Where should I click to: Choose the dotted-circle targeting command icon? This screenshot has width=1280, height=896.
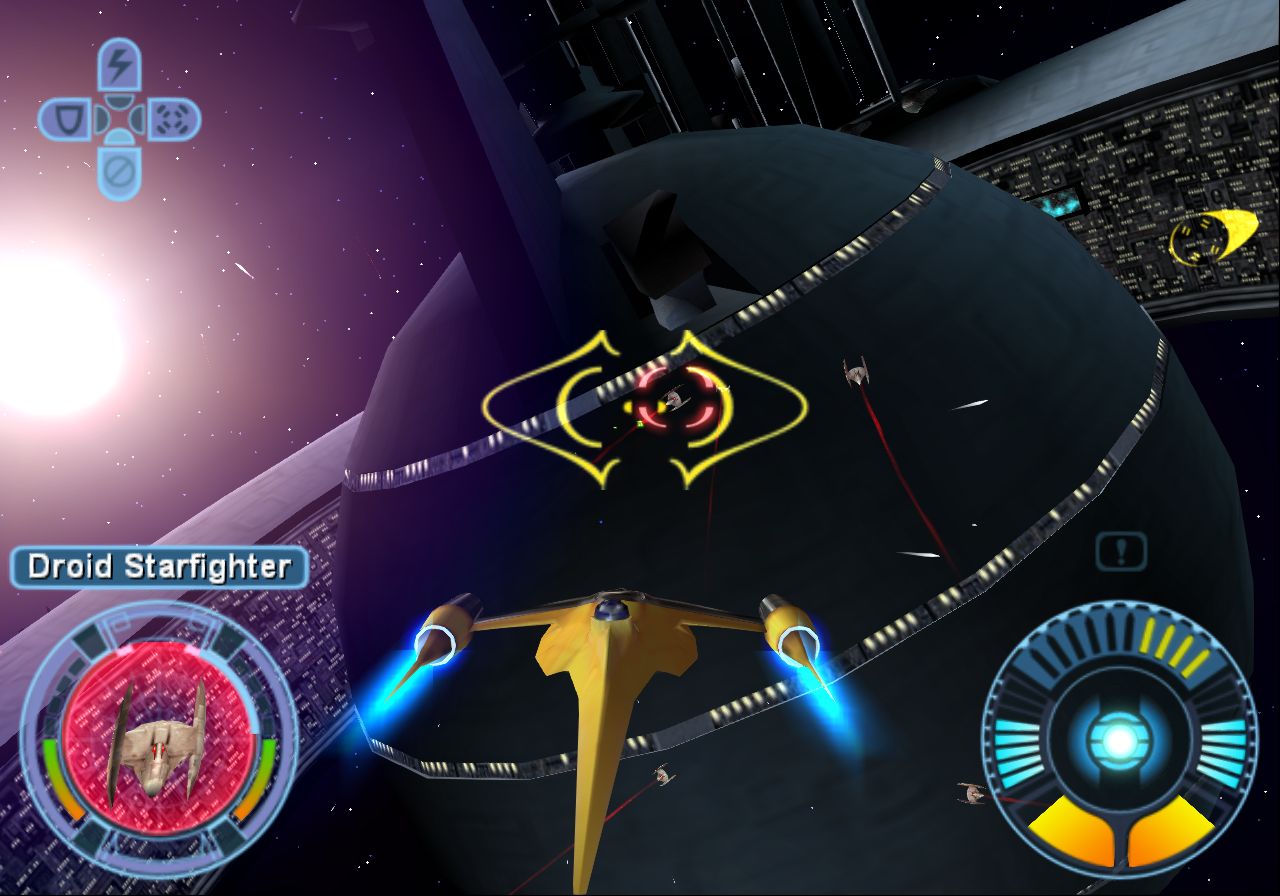click(x=174, y=121)
